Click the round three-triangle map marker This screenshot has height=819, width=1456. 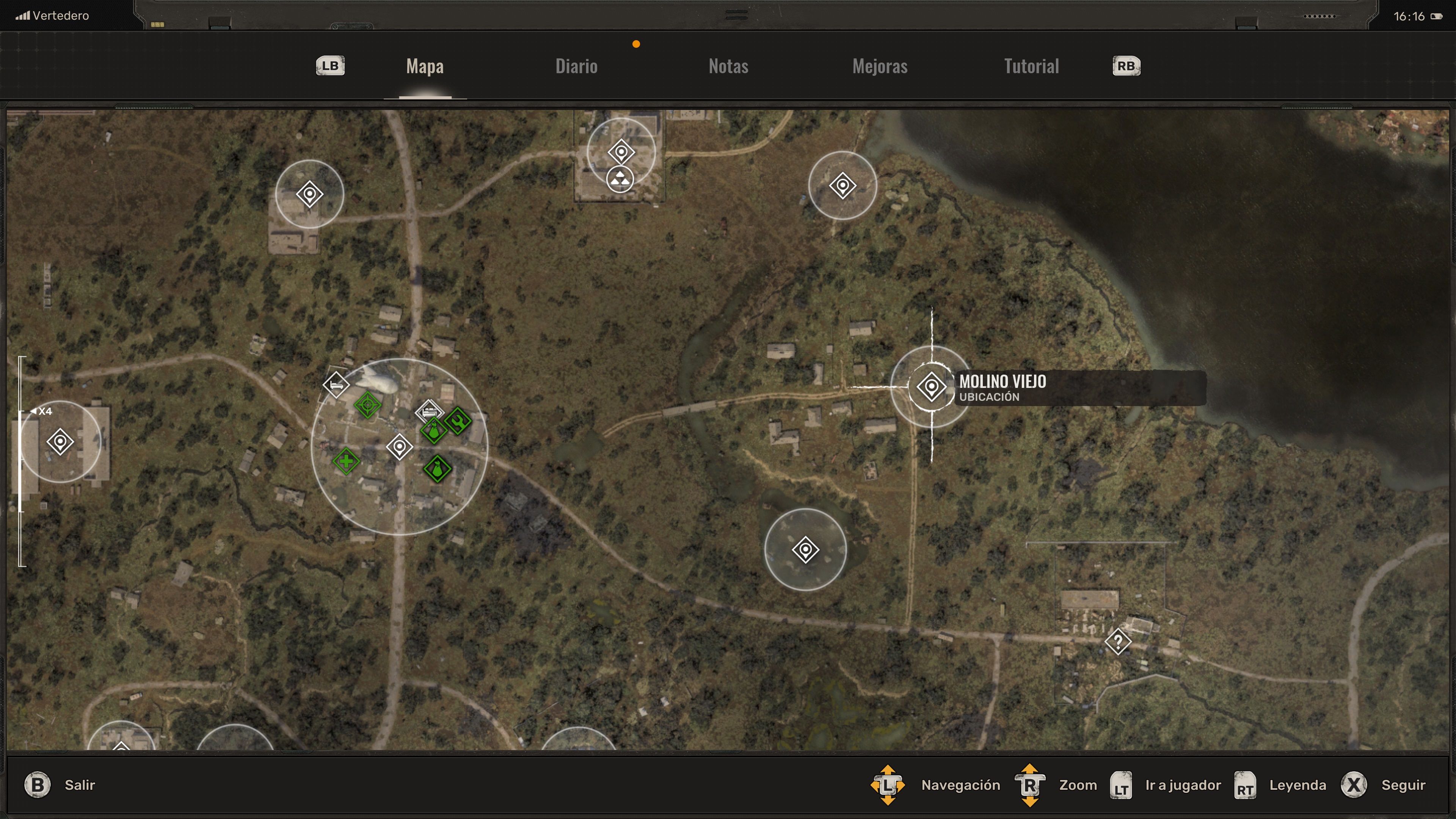click(x=620, y=180)
